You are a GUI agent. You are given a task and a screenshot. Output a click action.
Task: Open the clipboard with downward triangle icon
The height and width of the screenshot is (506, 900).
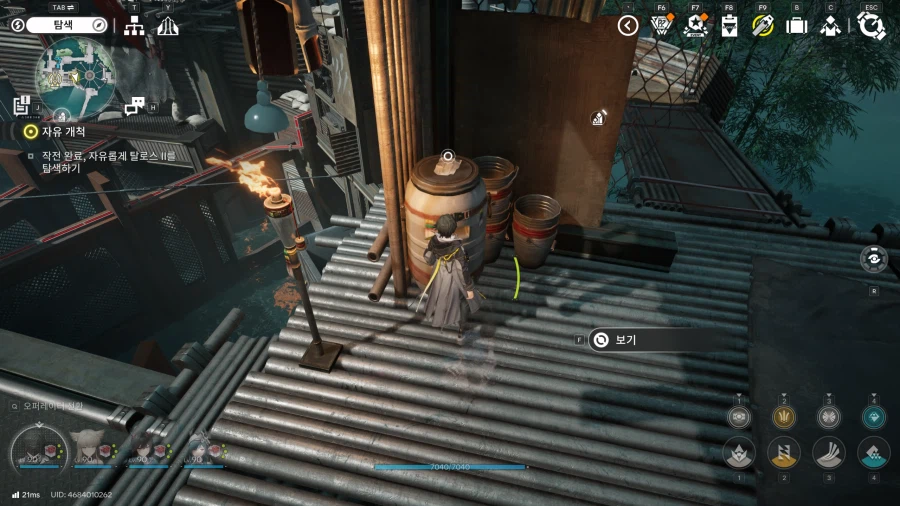pyautogui.click(x=729, y=25)
